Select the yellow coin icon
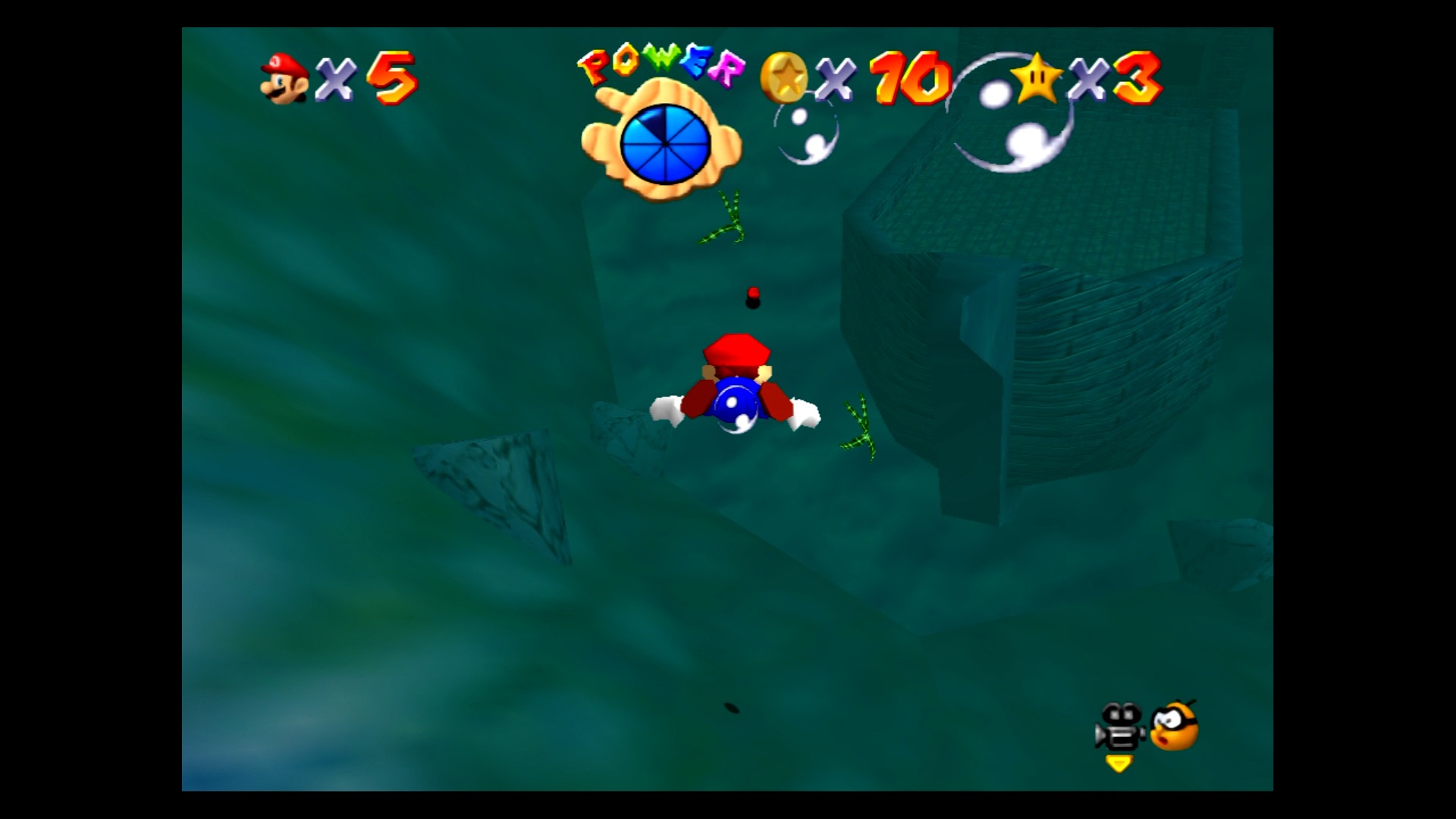 784,77
